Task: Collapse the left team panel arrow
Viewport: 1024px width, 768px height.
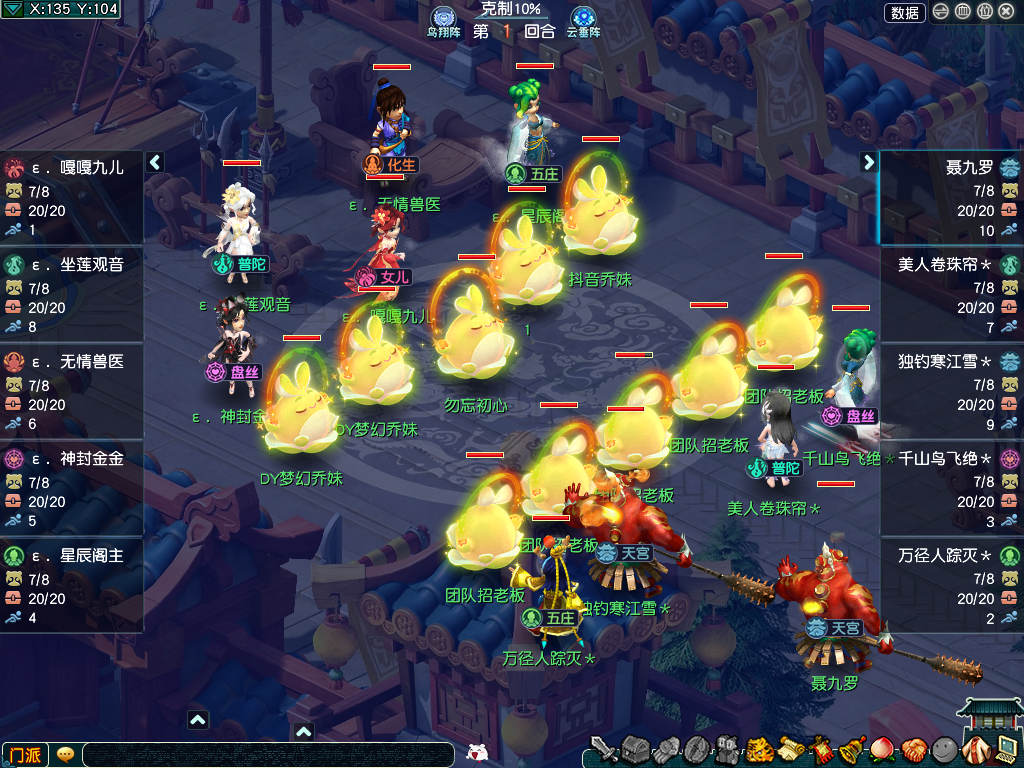Action: click(x=155, y=162)
